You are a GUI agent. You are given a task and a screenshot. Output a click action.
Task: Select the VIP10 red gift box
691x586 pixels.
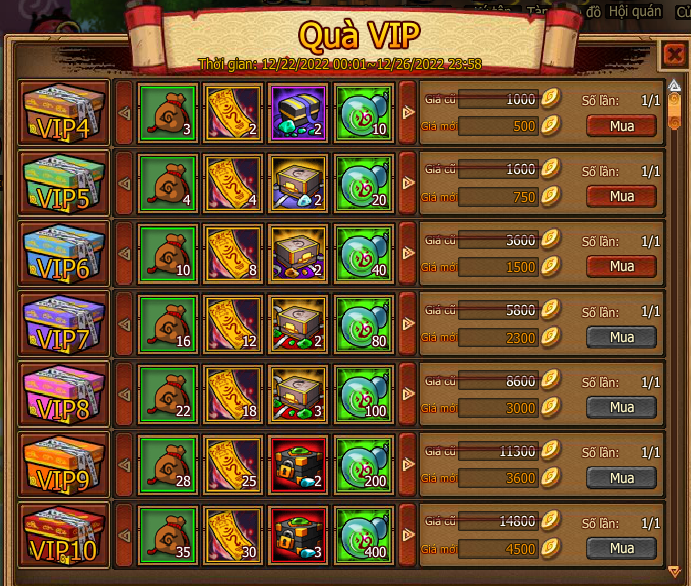click(x=64, y=538)
